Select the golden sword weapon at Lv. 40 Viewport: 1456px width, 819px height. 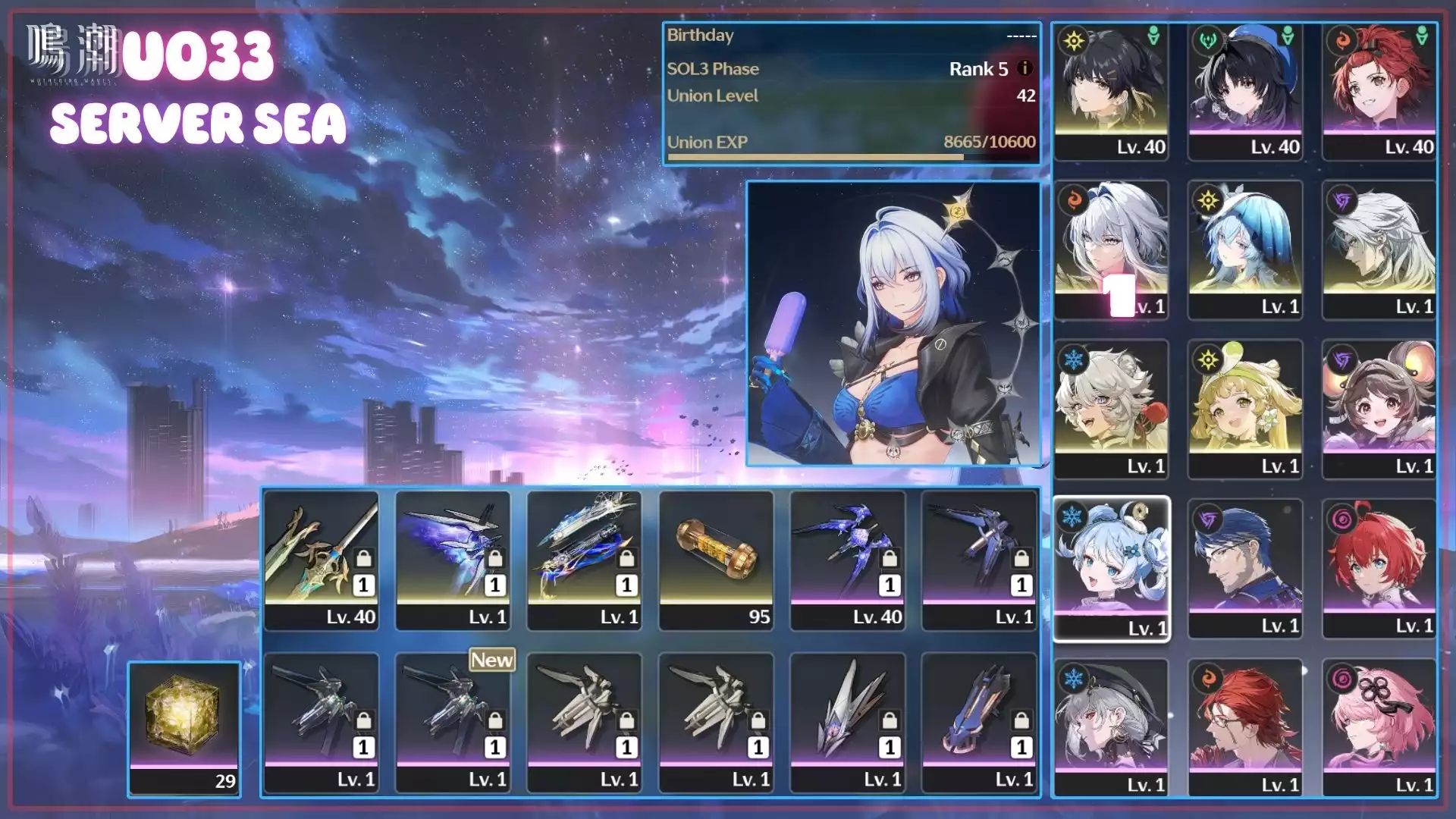321,560
